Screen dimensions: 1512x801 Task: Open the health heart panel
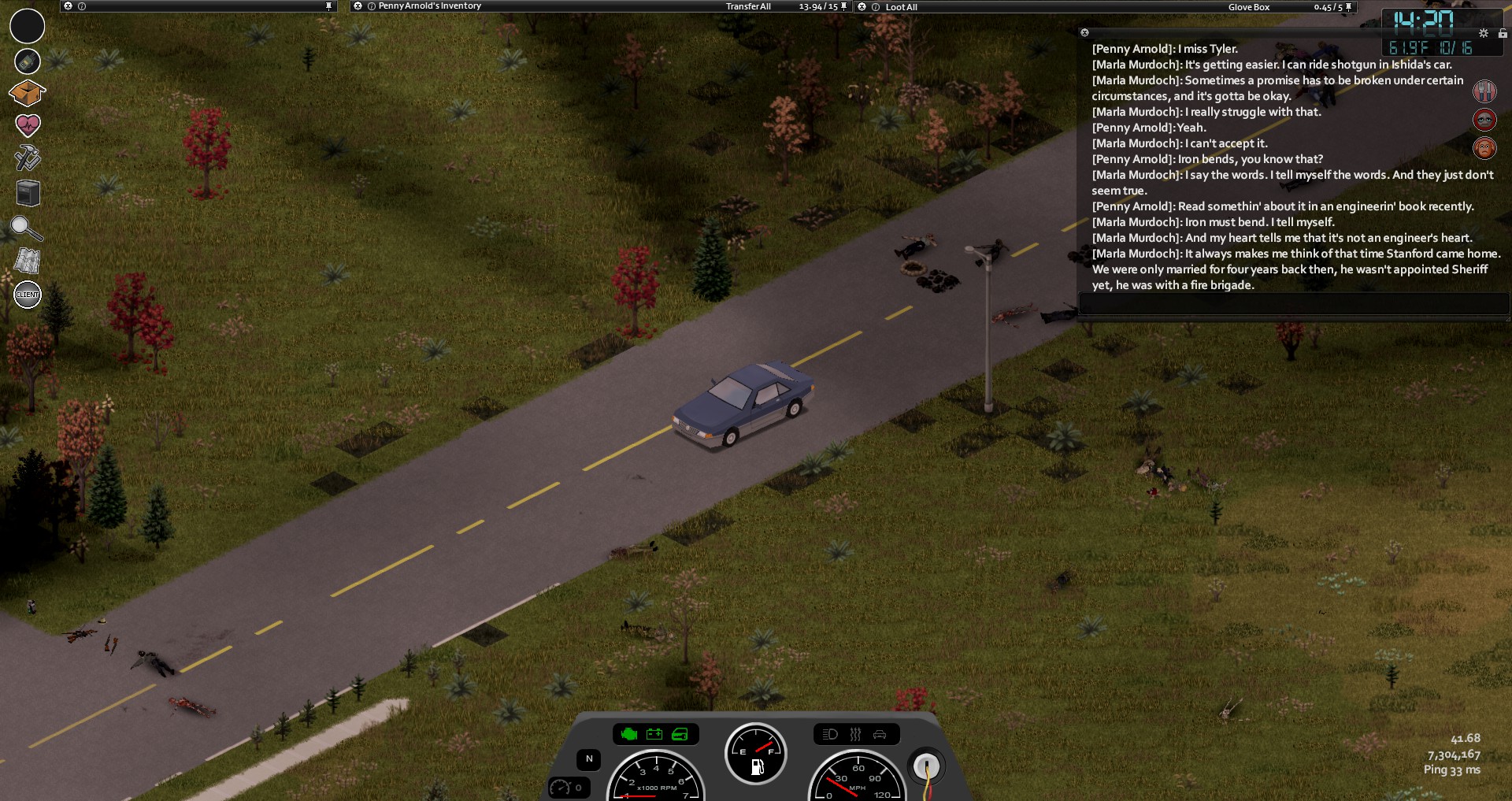[28, 125]
